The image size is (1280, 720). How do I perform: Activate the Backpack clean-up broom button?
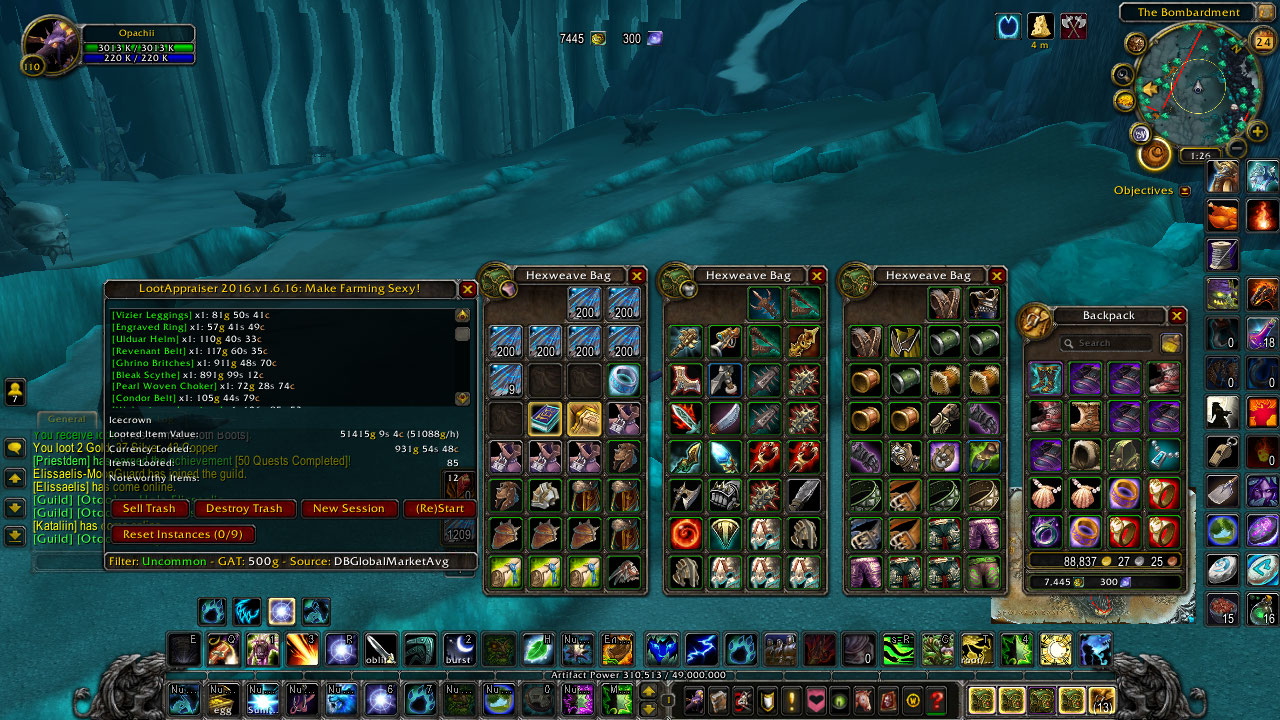point(1170,343)
